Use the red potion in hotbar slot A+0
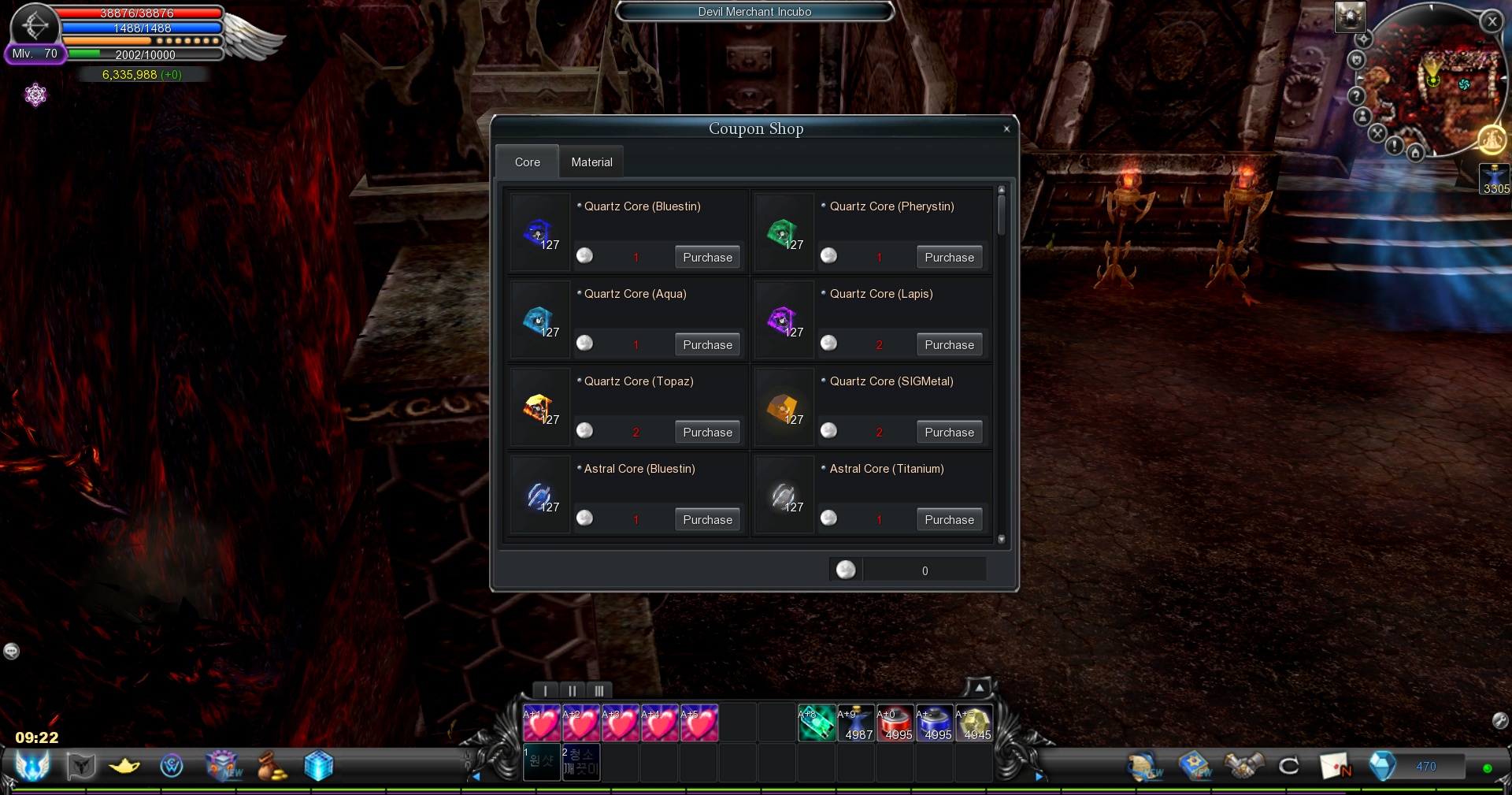This screenshot has height=795, width=1512. [895, 723]
